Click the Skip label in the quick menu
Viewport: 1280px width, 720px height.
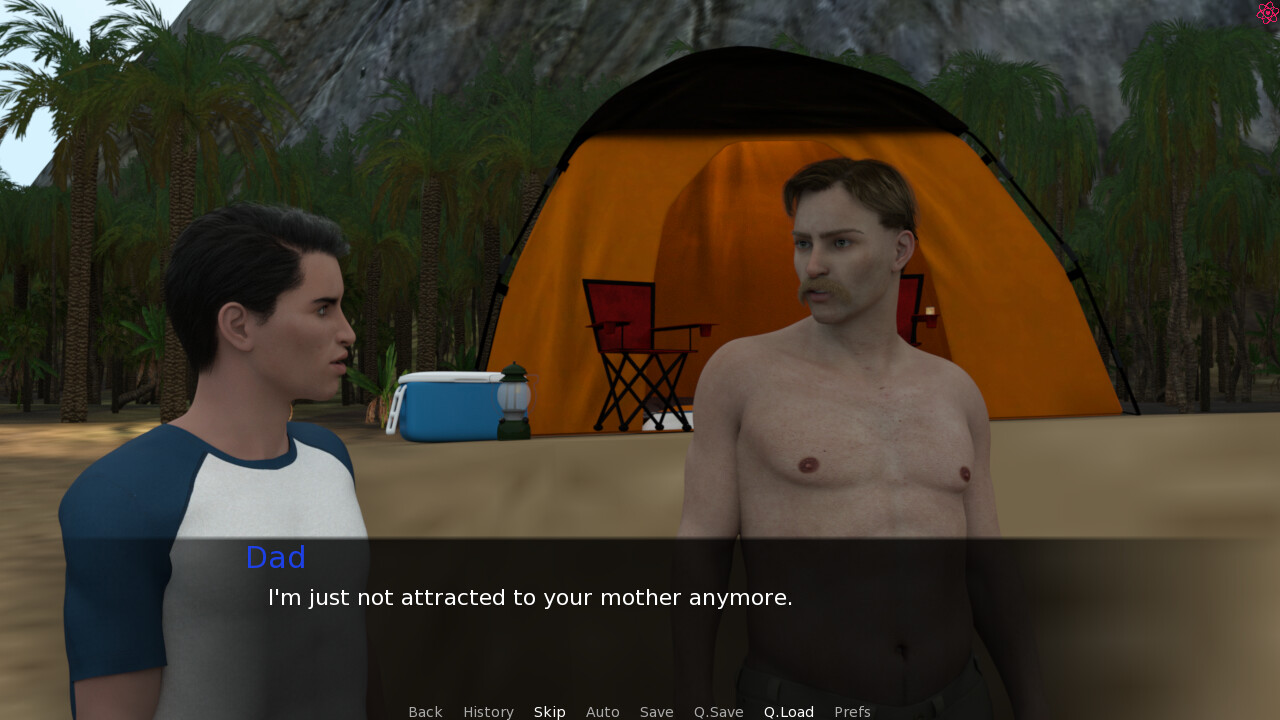(x=549, y=712)
